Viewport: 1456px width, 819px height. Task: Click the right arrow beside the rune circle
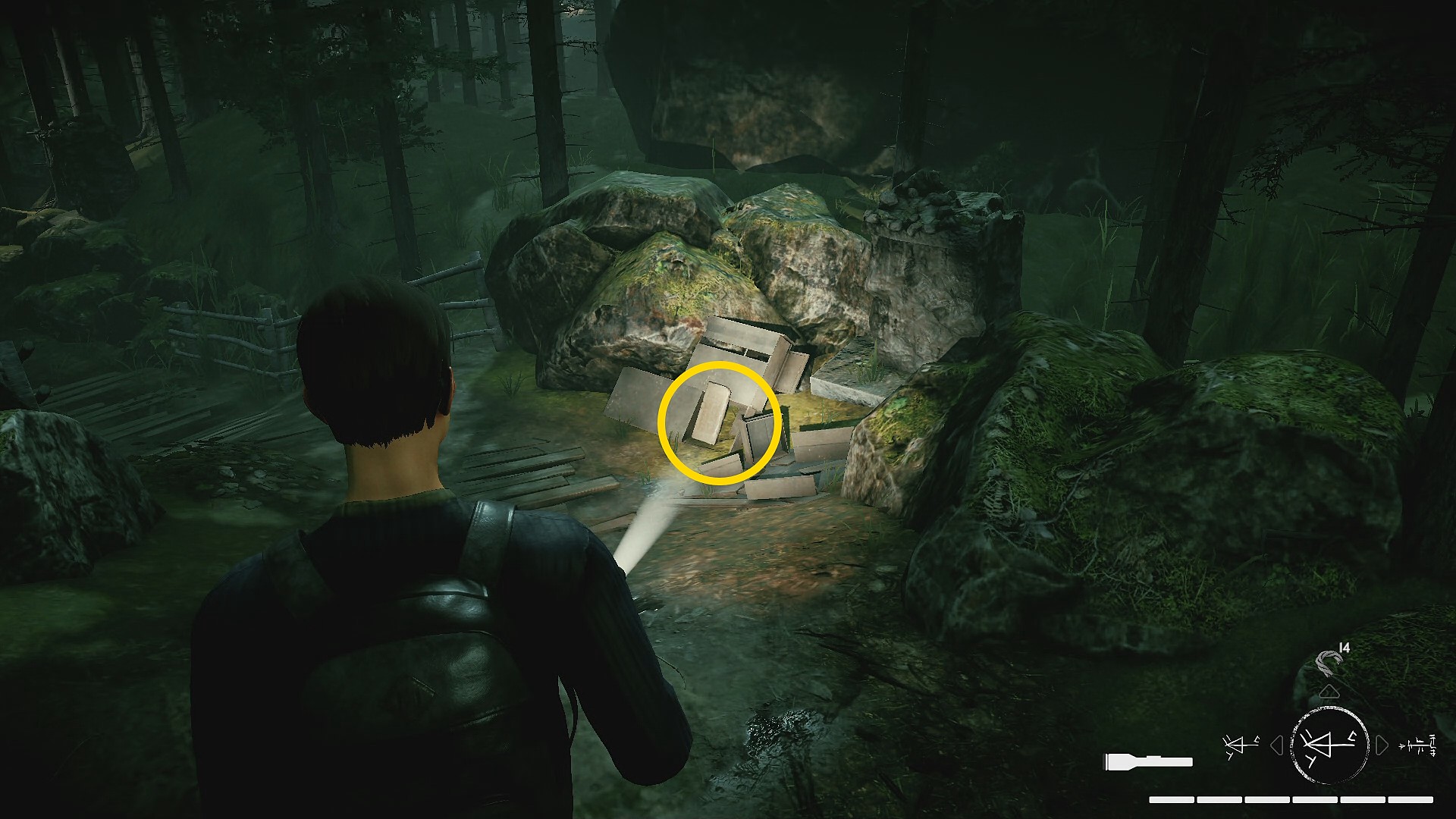1382,745
